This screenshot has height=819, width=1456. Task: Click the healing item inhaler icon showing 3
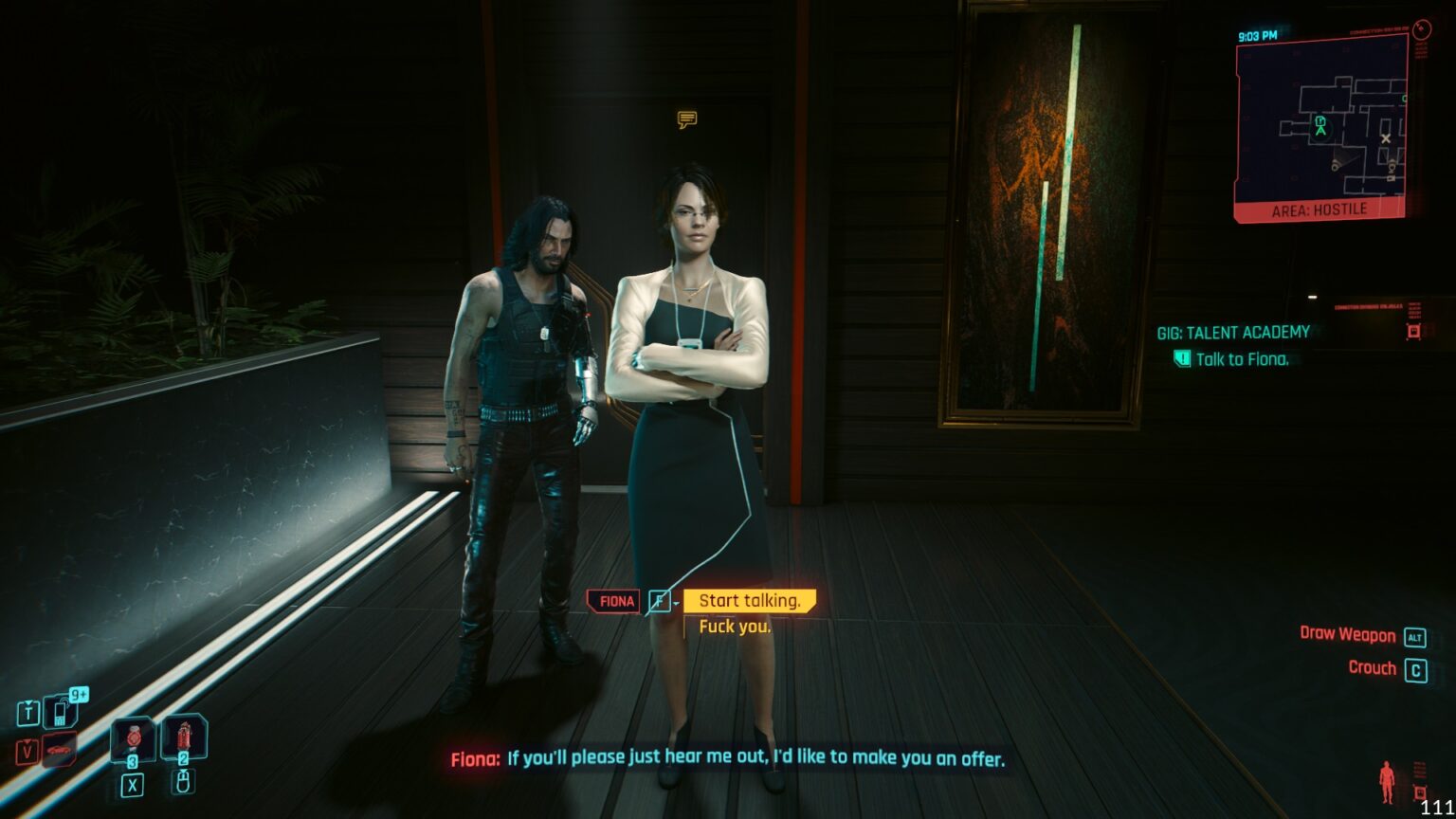pos(134,737)
